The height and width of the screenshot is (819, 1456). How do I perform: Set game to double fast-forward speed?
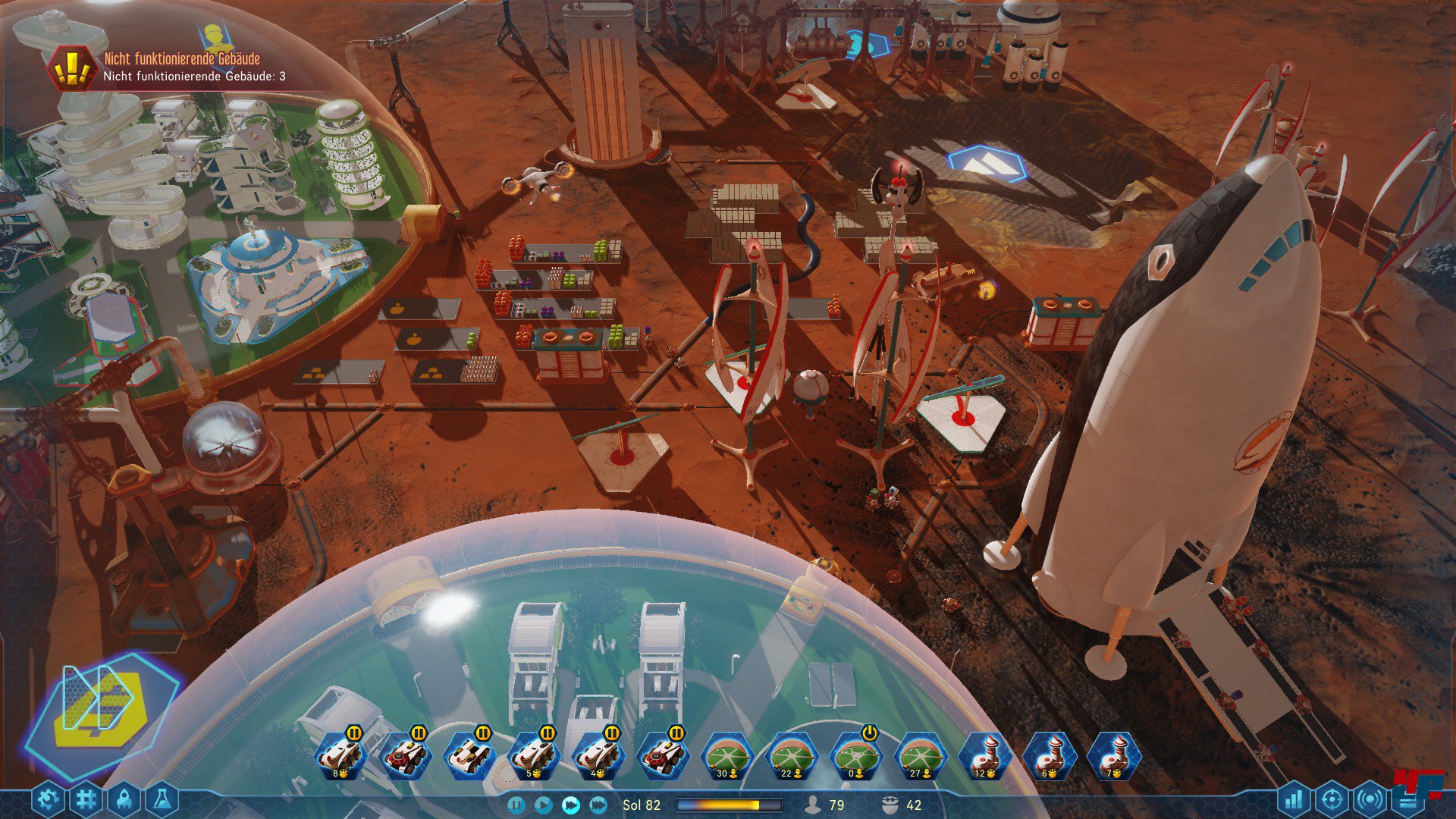(570, 805)
